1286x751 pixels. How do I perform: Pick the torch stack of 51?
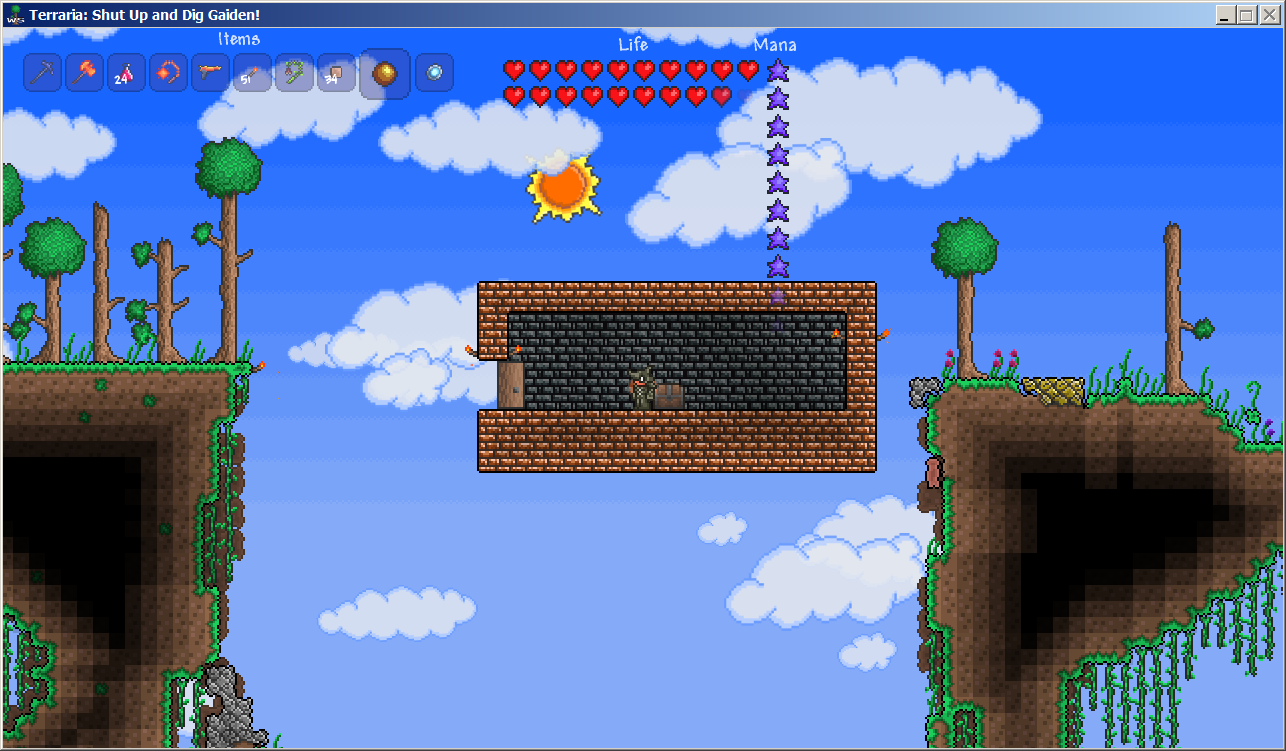point(252,73)
